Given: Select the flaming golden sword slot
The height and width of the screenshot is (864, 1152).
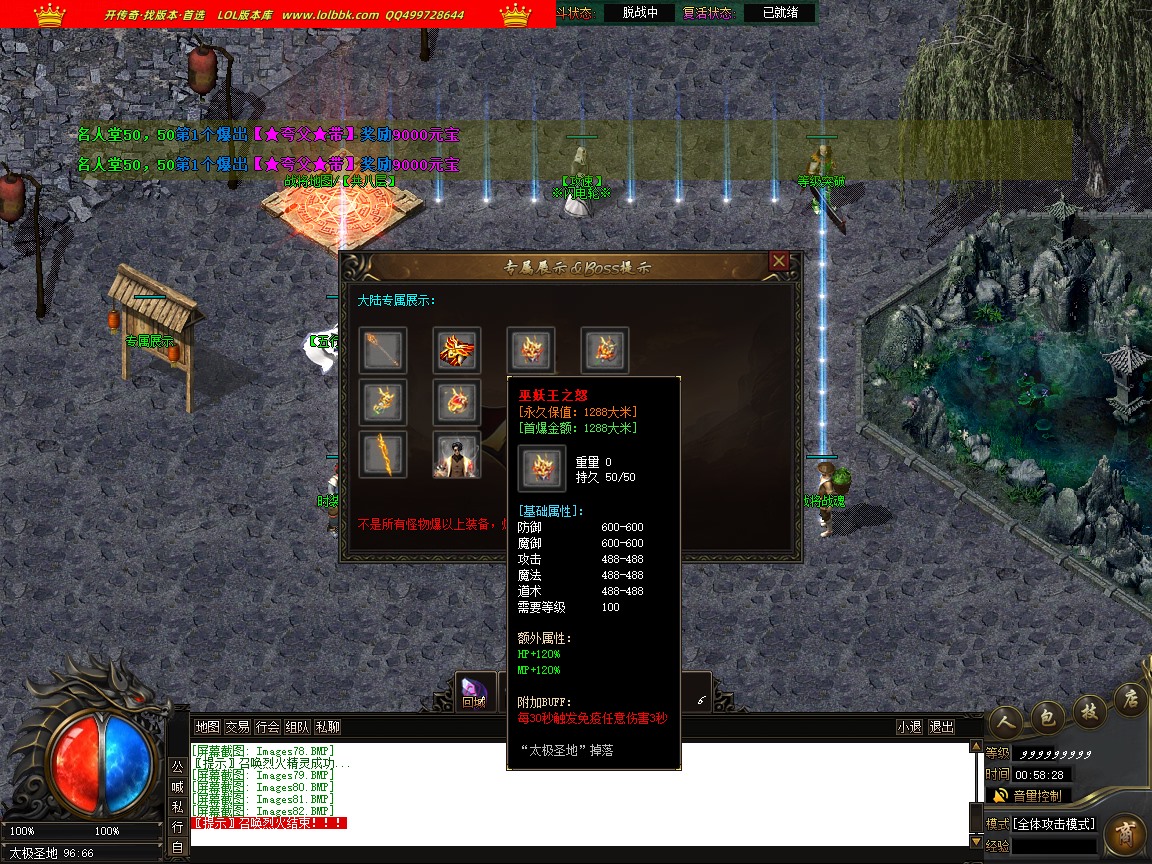Looking at the screenshot, I should [x=383, y=455].
